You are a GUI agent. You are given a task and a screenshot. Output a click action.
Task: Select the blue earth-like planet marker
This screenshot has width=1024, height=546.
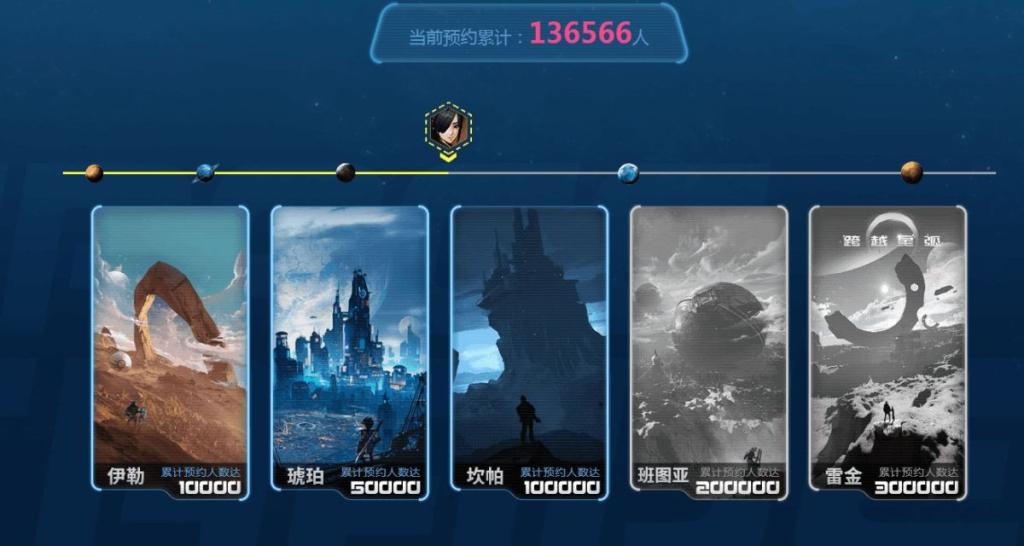point(628,173)
